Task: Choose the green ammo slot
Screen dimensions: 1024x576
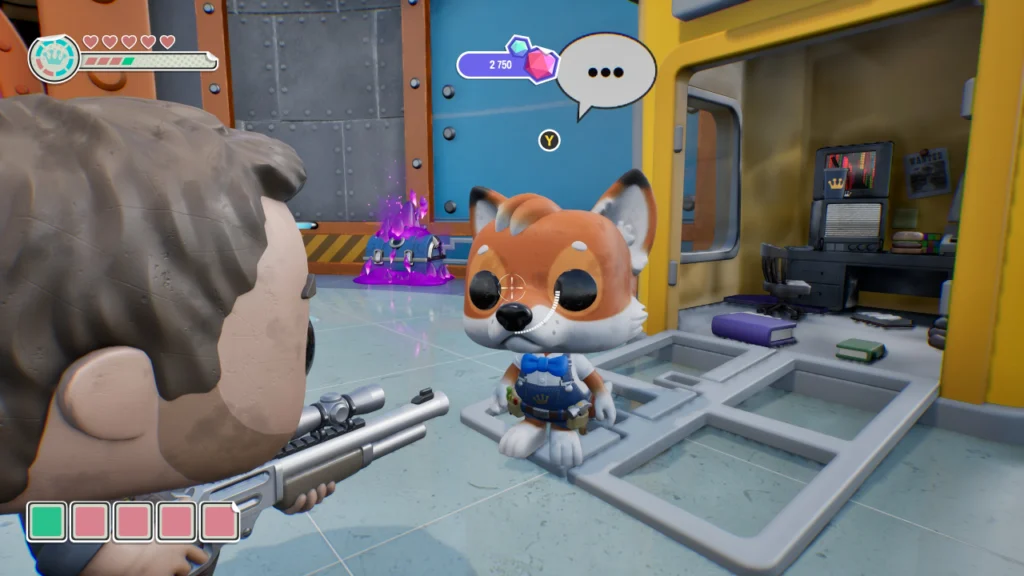Action: pos(46,521)
